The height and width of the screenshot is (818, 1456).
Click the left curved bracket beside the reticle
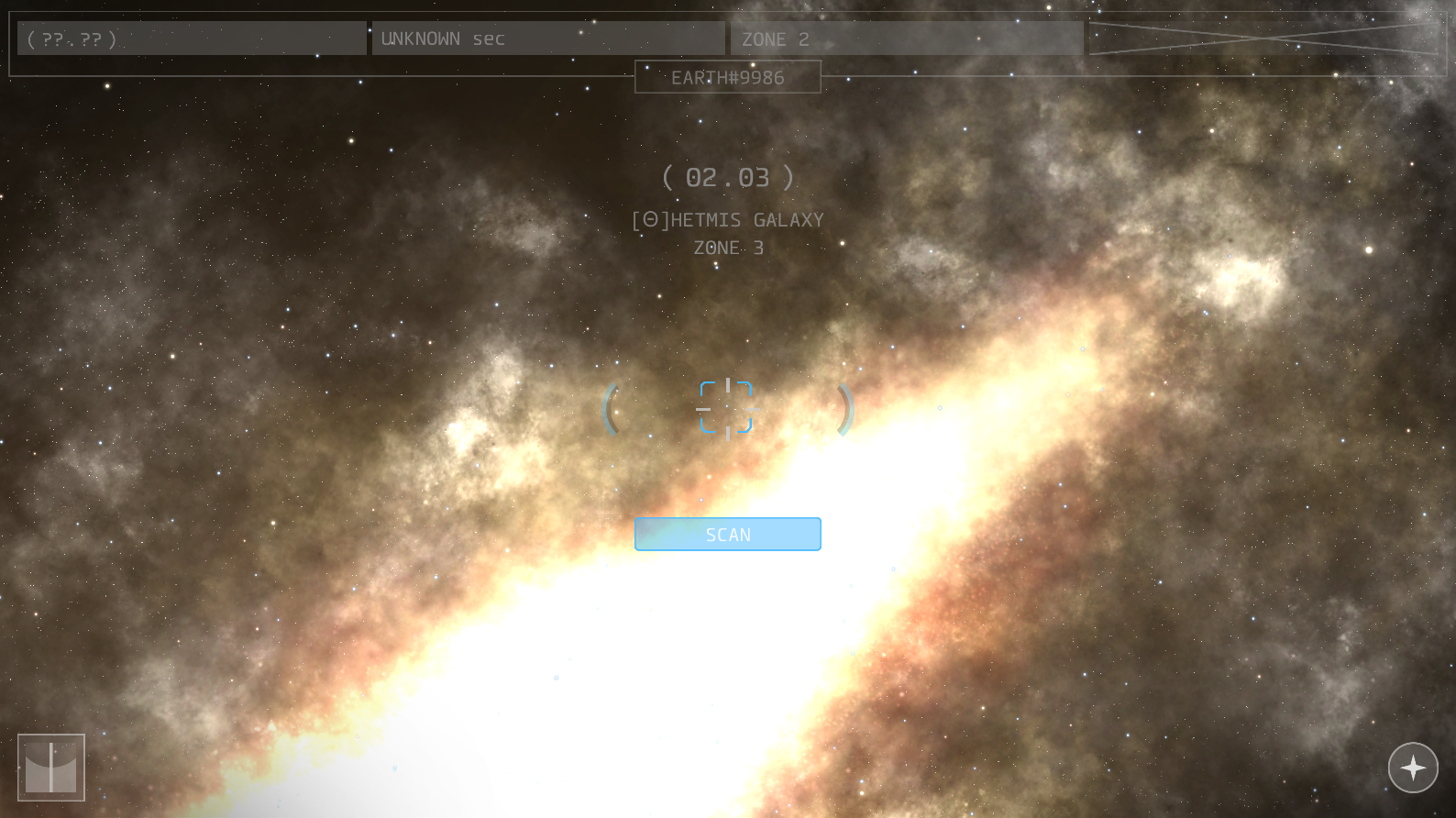click(x=612, y=410)
